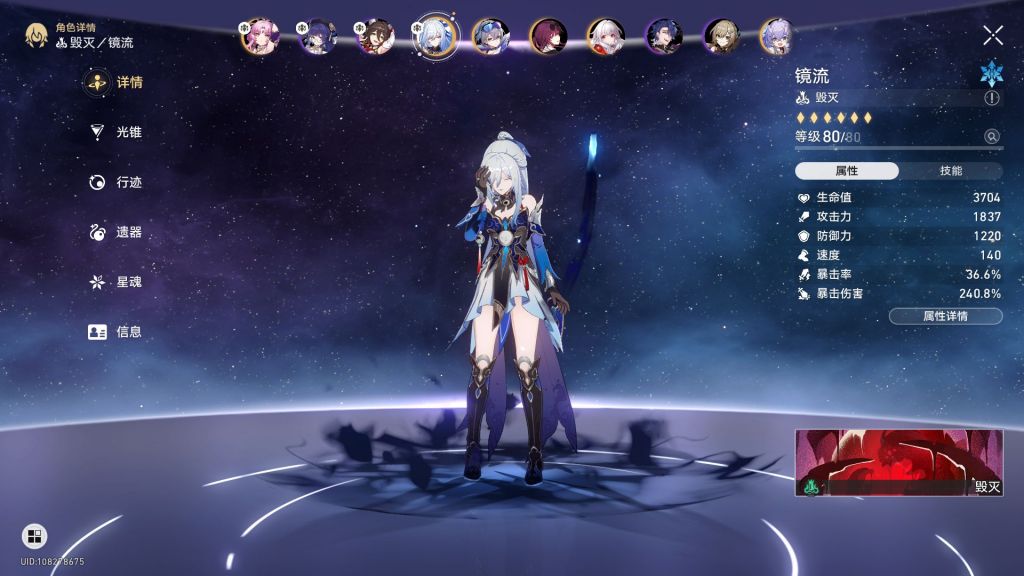Viewport: 1024px width, 576px height.
Task: Choose Kafka's maroon-haired portrait
Action: pyautogui.click(x=548, y=37)
